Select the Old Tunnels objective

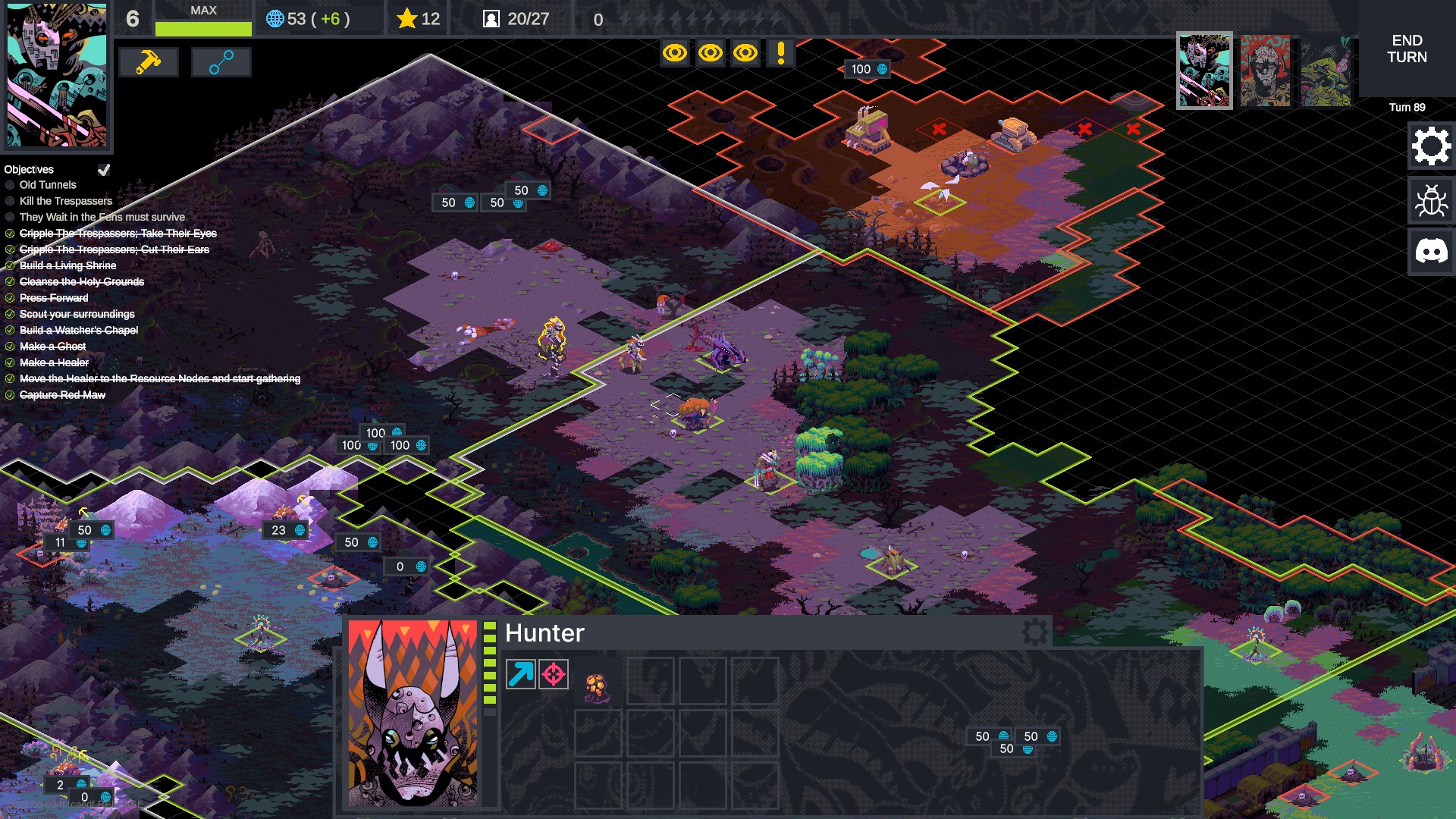[x=48, y=185]
